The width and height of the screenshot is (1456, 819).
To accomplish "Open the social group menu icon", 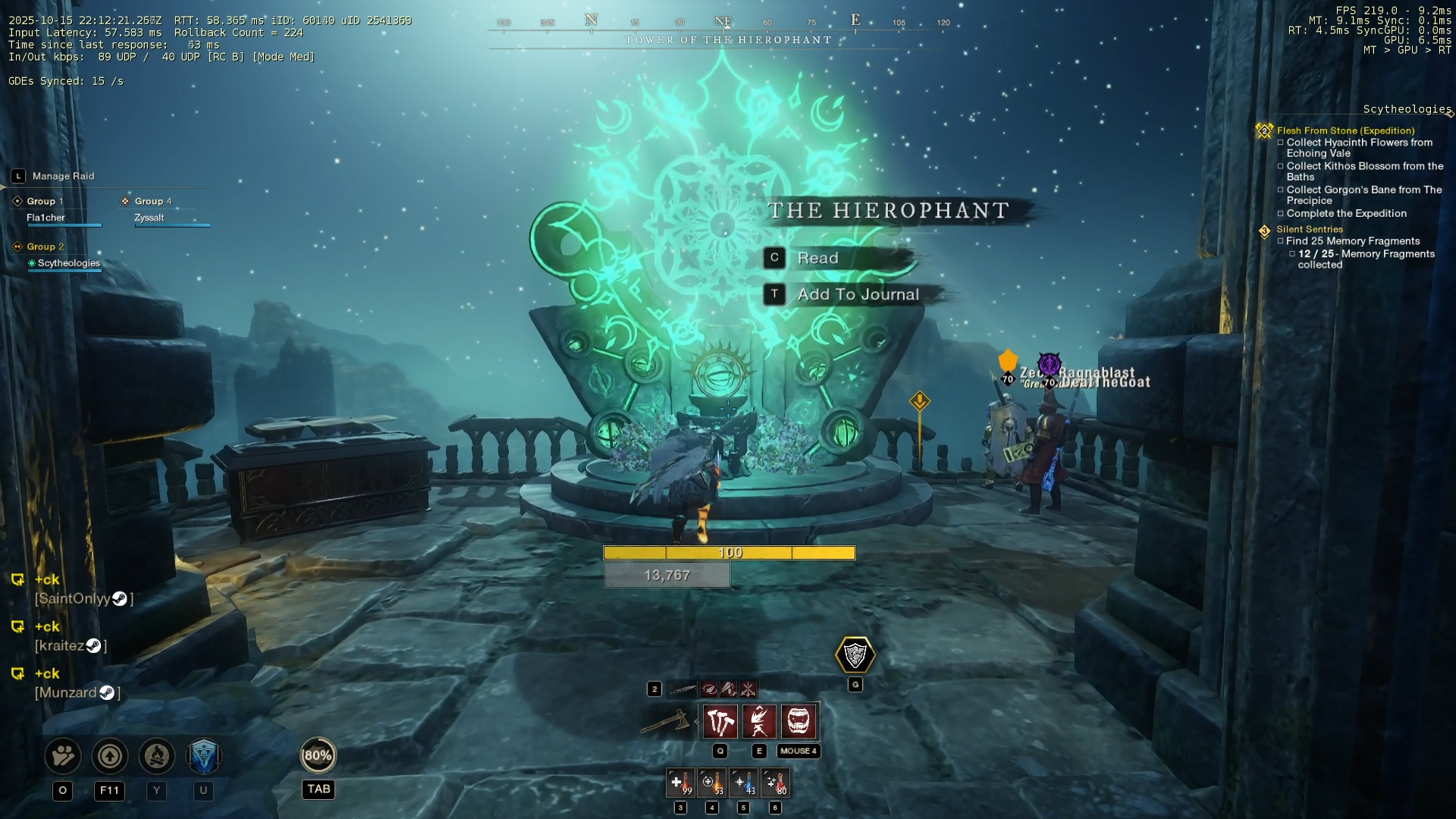I will tap(63, 756).
